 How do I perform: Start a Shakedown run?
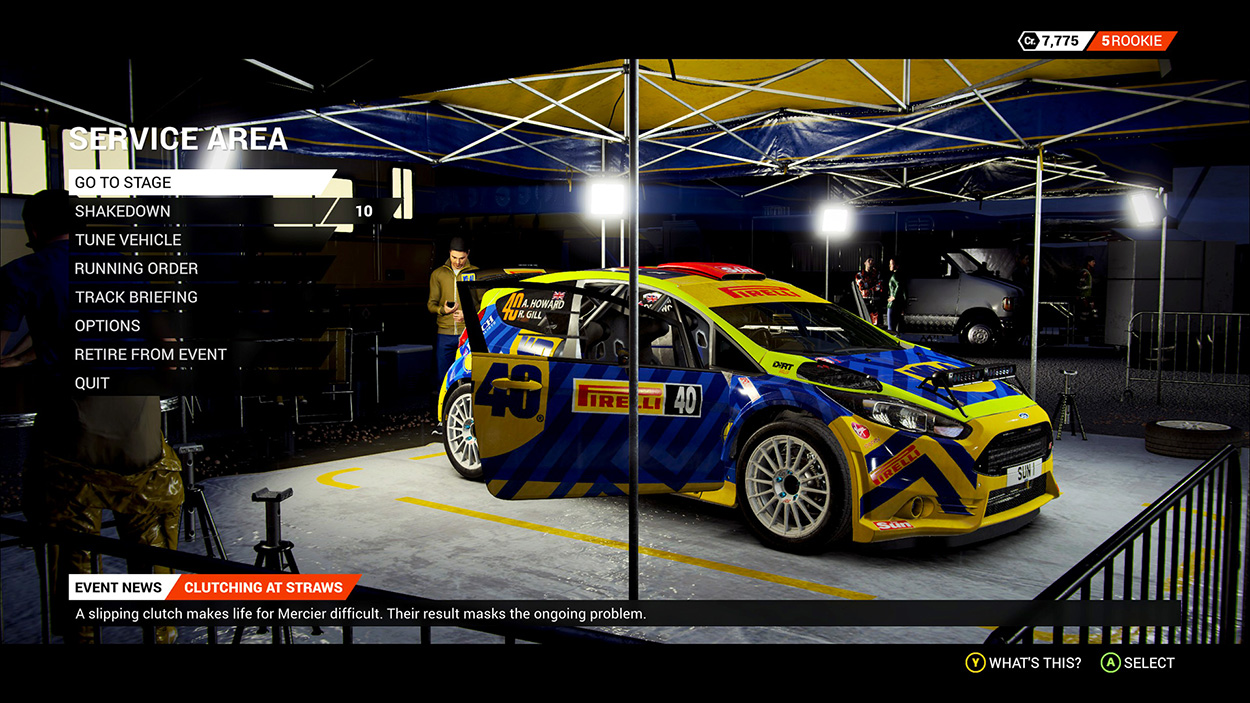(123, 212)
